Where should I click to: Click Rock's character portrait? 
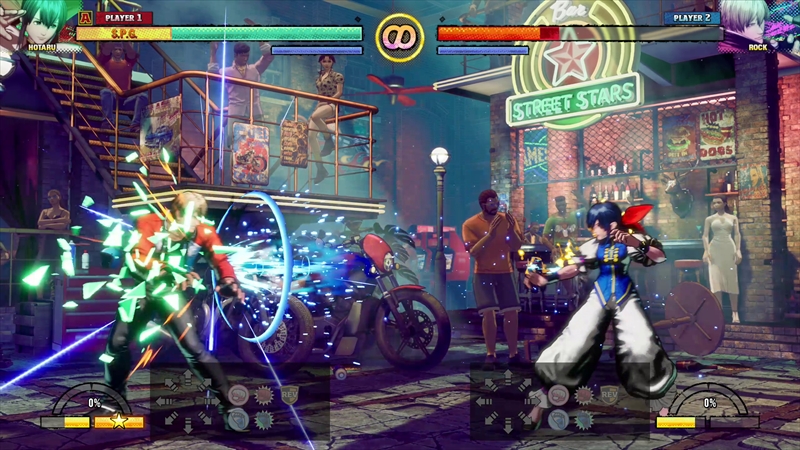pos(760,22)
